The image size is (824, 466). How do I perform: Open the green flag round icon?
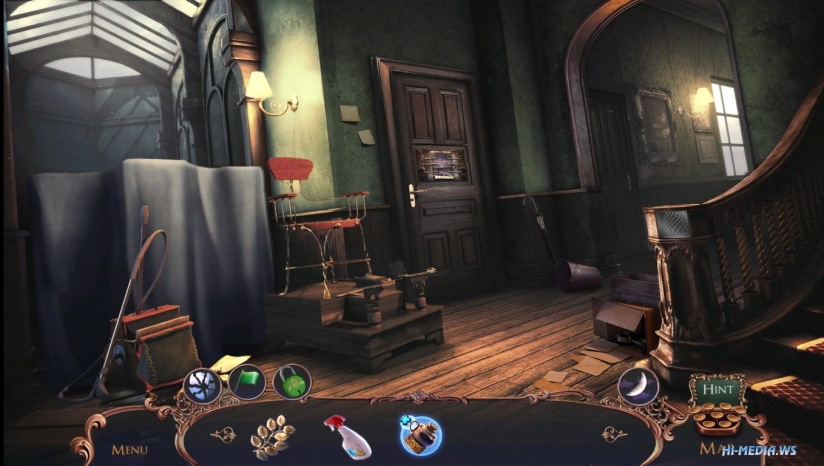pos(247,384)
